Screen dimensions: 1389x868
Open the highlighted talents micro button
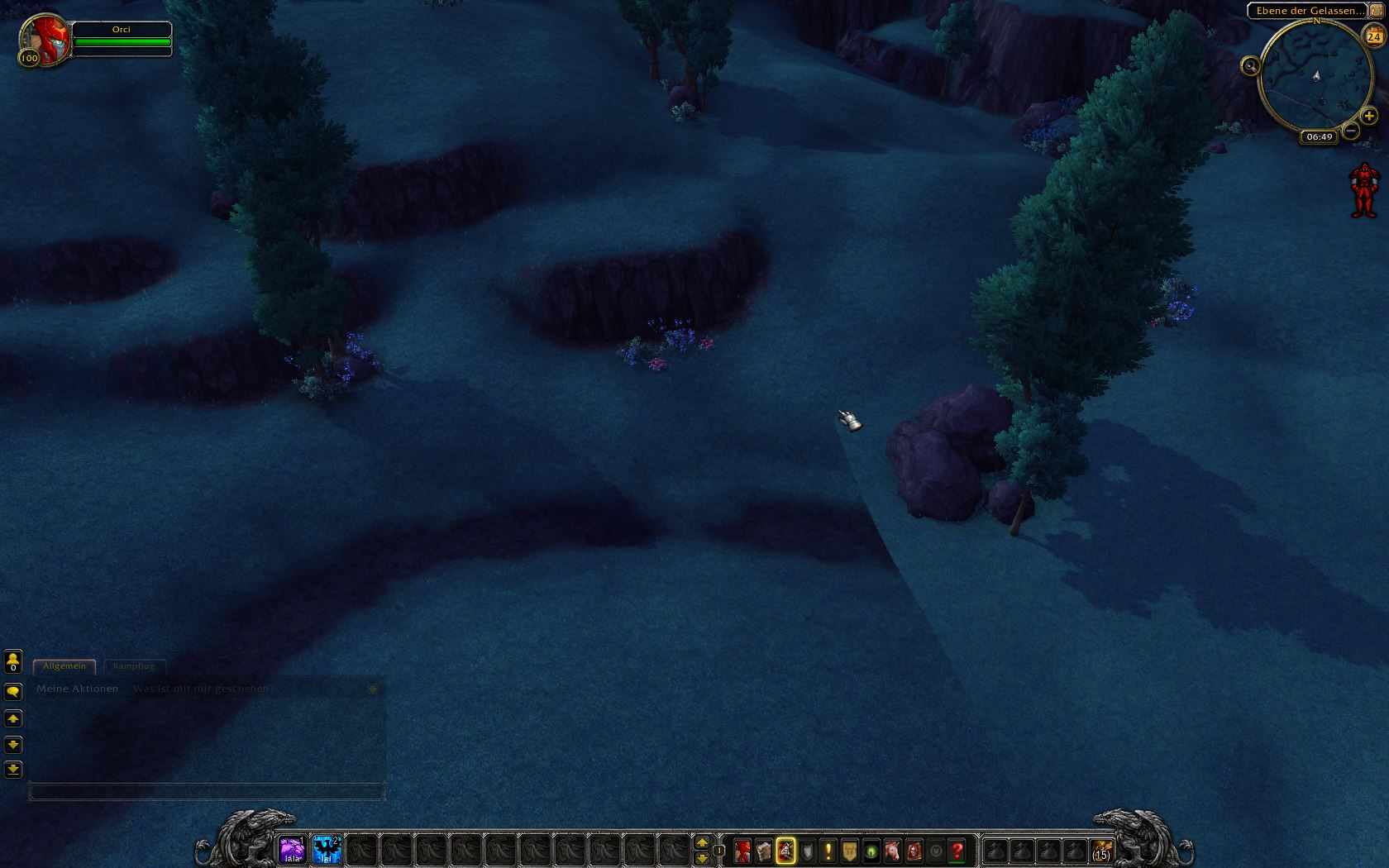[x=785, y=850]
